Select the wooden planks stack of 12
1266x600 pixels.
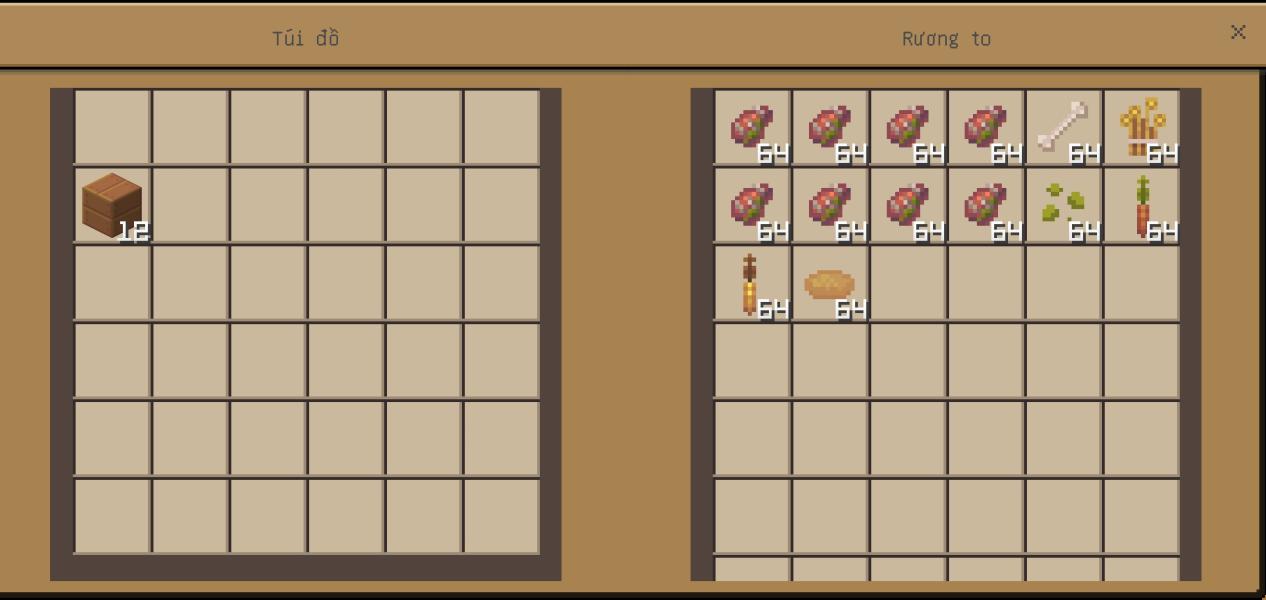[112, 205]
